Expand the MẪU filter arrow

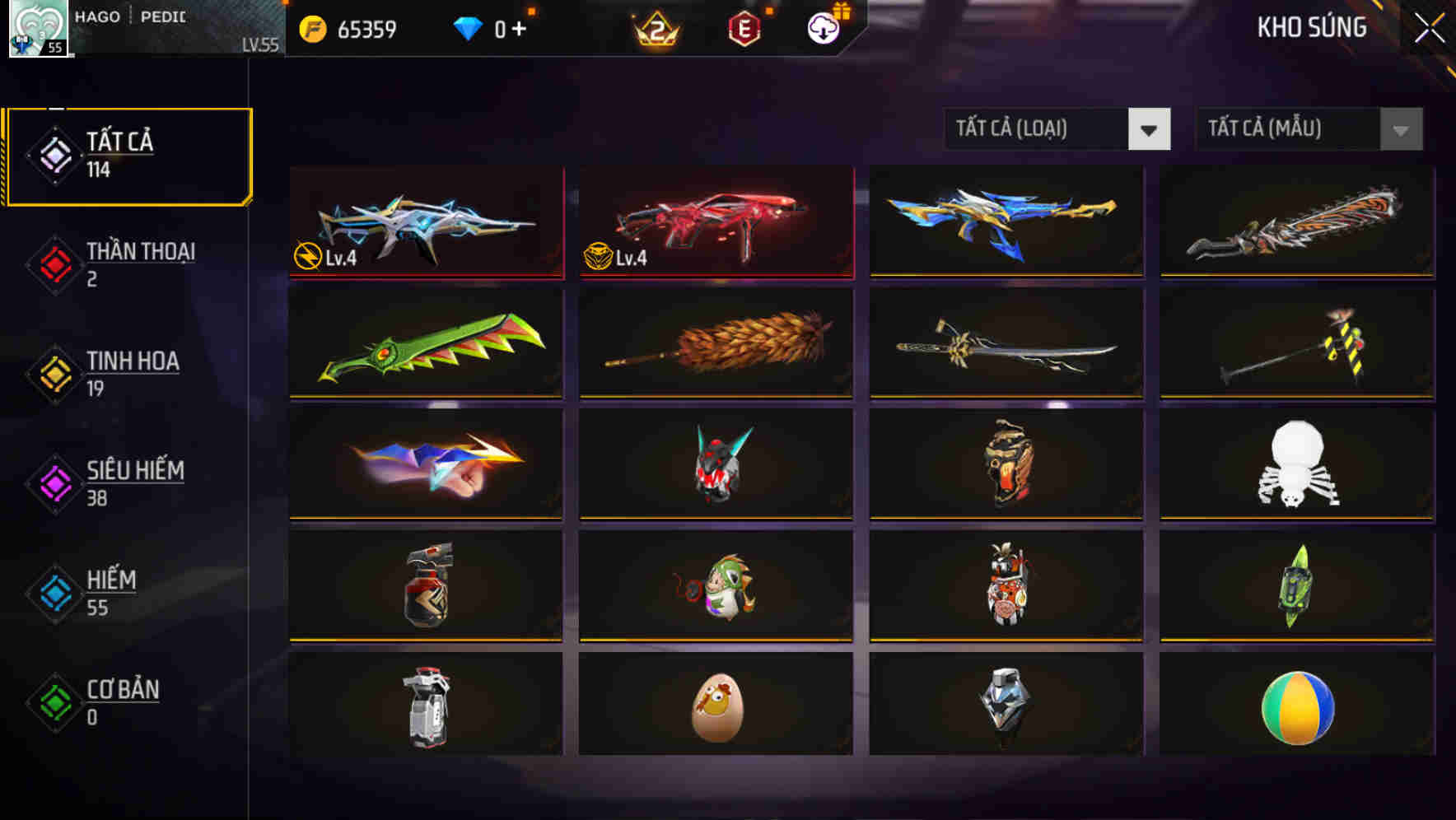point(1398,129)
